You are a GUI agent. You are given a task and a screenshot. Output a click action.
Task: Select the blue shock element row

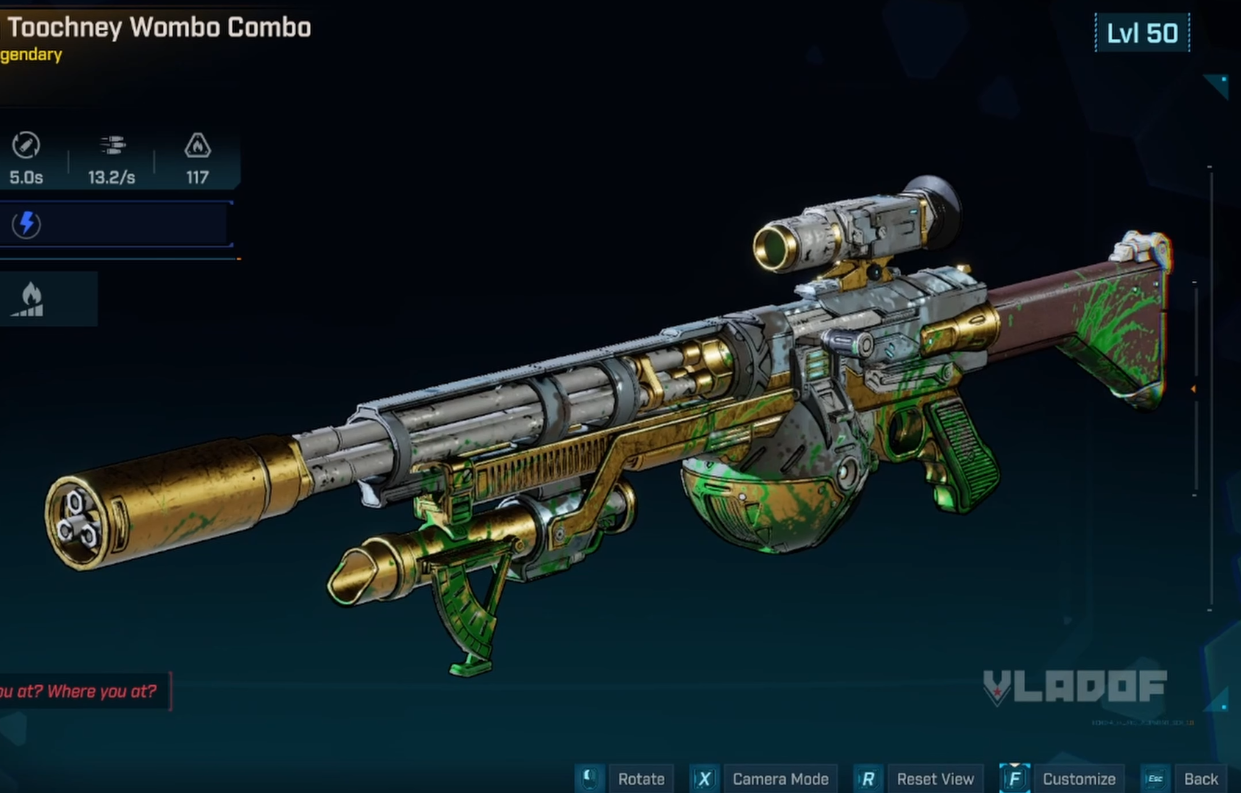click(x=116, y=224)
